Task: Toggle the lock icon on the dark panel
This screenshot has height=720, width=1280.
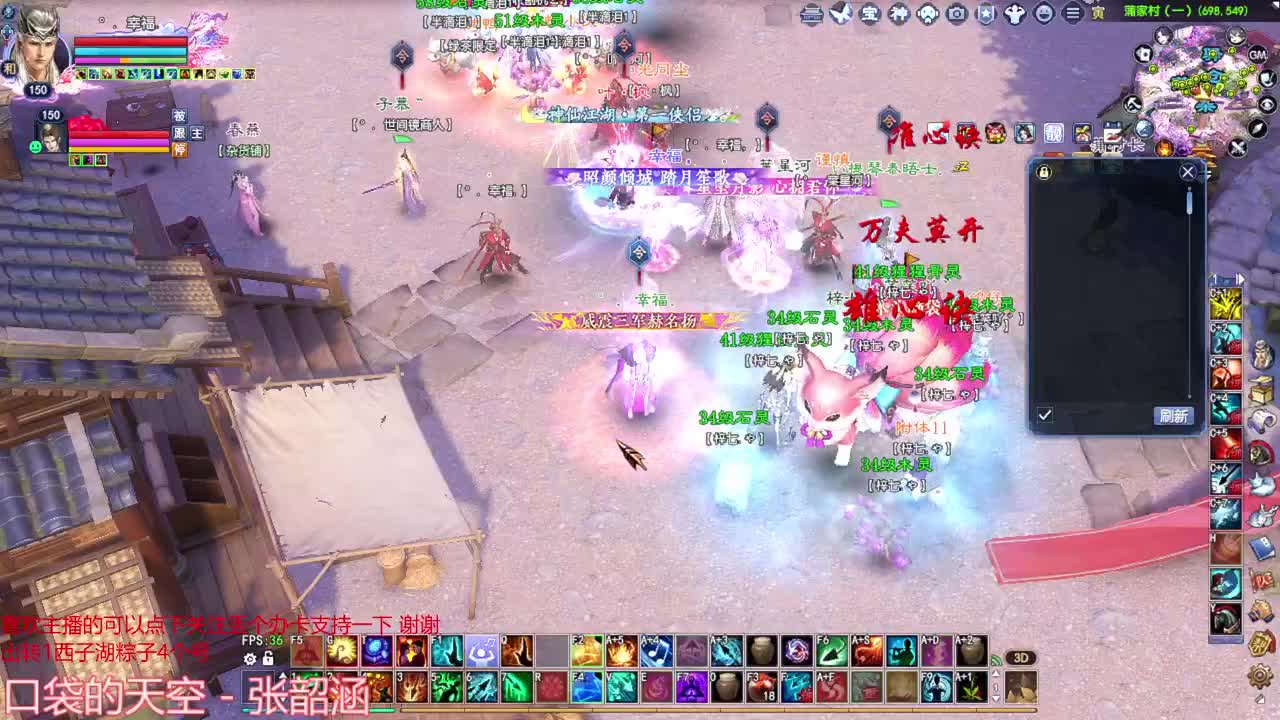Action: click(x=1044, y=172)
